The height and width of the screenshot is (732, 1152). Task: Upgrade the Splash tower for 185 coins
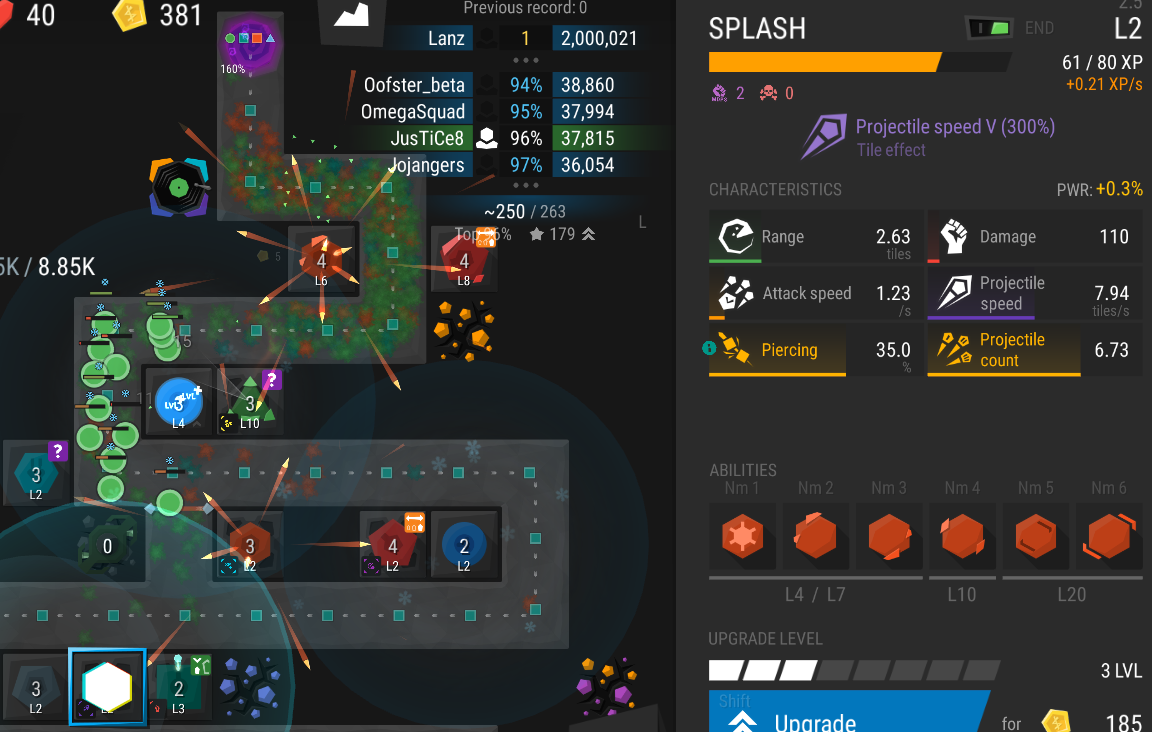(x=850, y=712)
